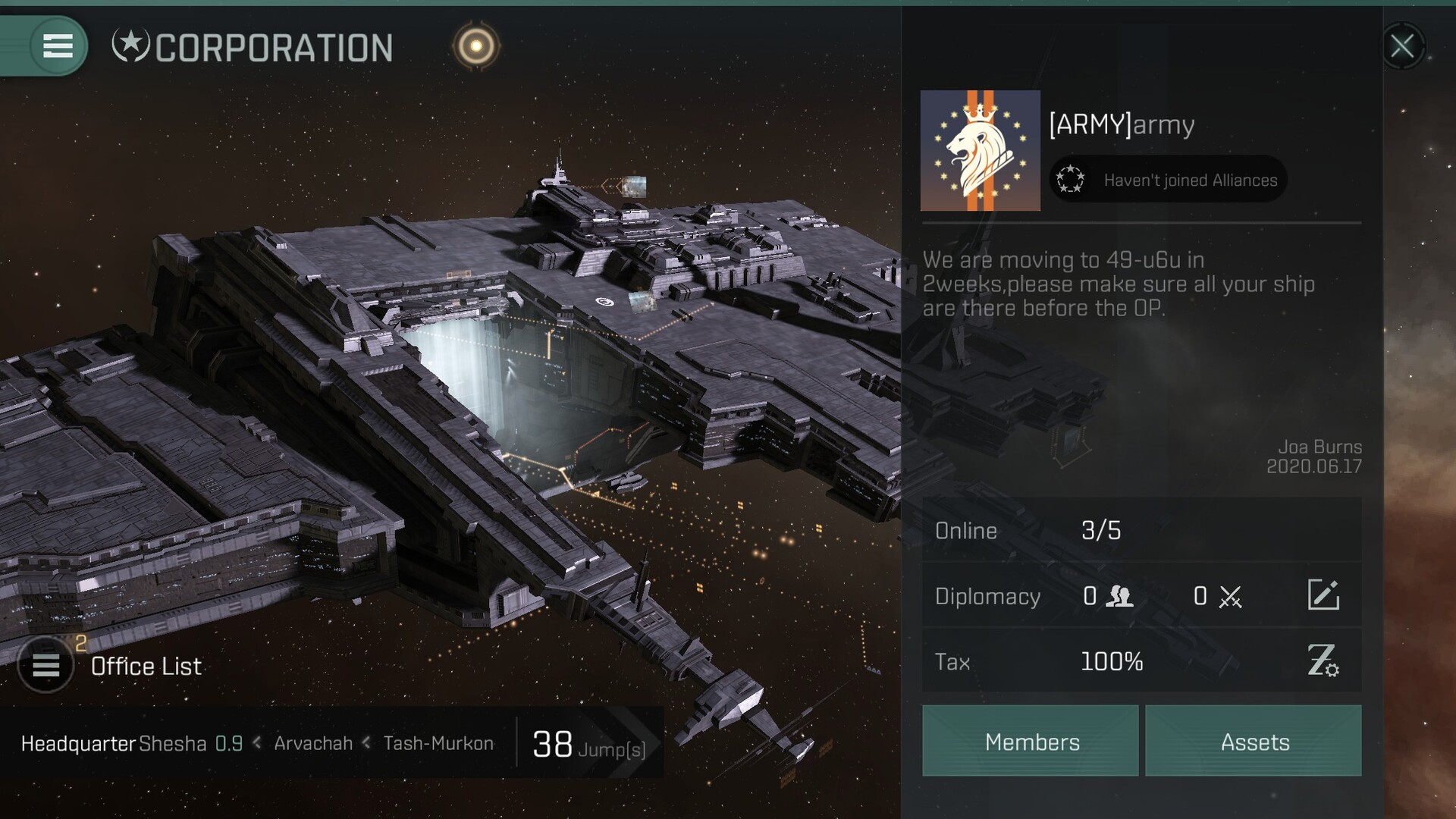Select the Shesha headquarters system
The image size is (1456, 819).
[x=172, y=744]
